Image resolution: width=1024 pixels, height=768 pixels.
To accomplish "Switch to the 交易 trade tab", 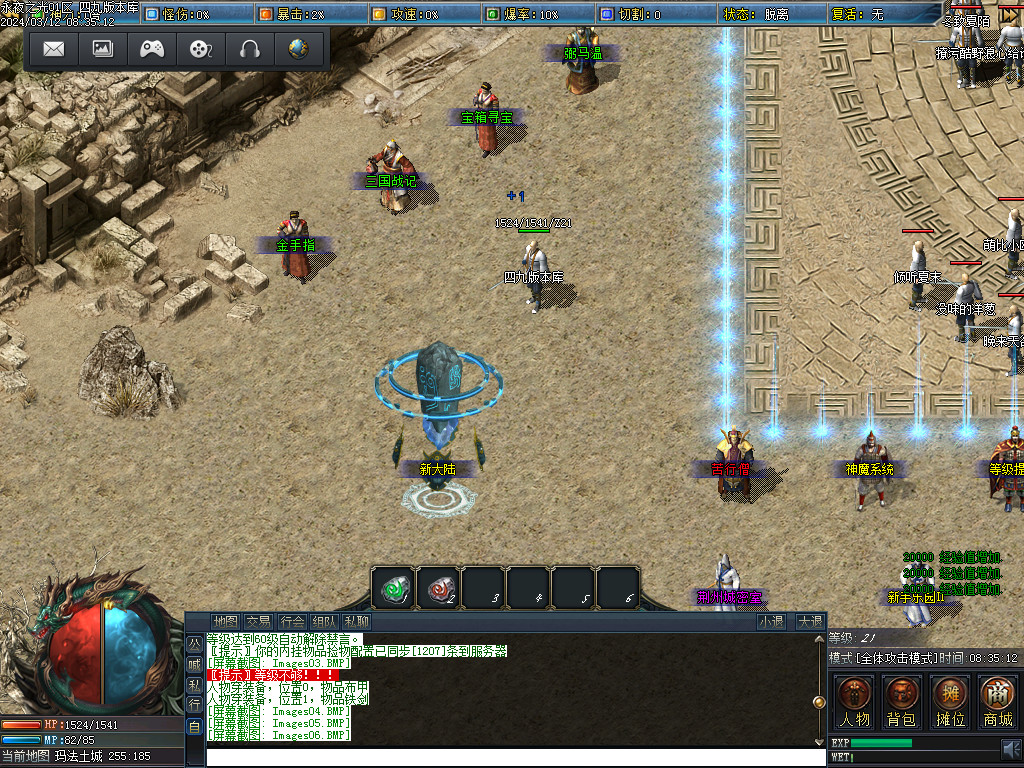I will (258, 622).
